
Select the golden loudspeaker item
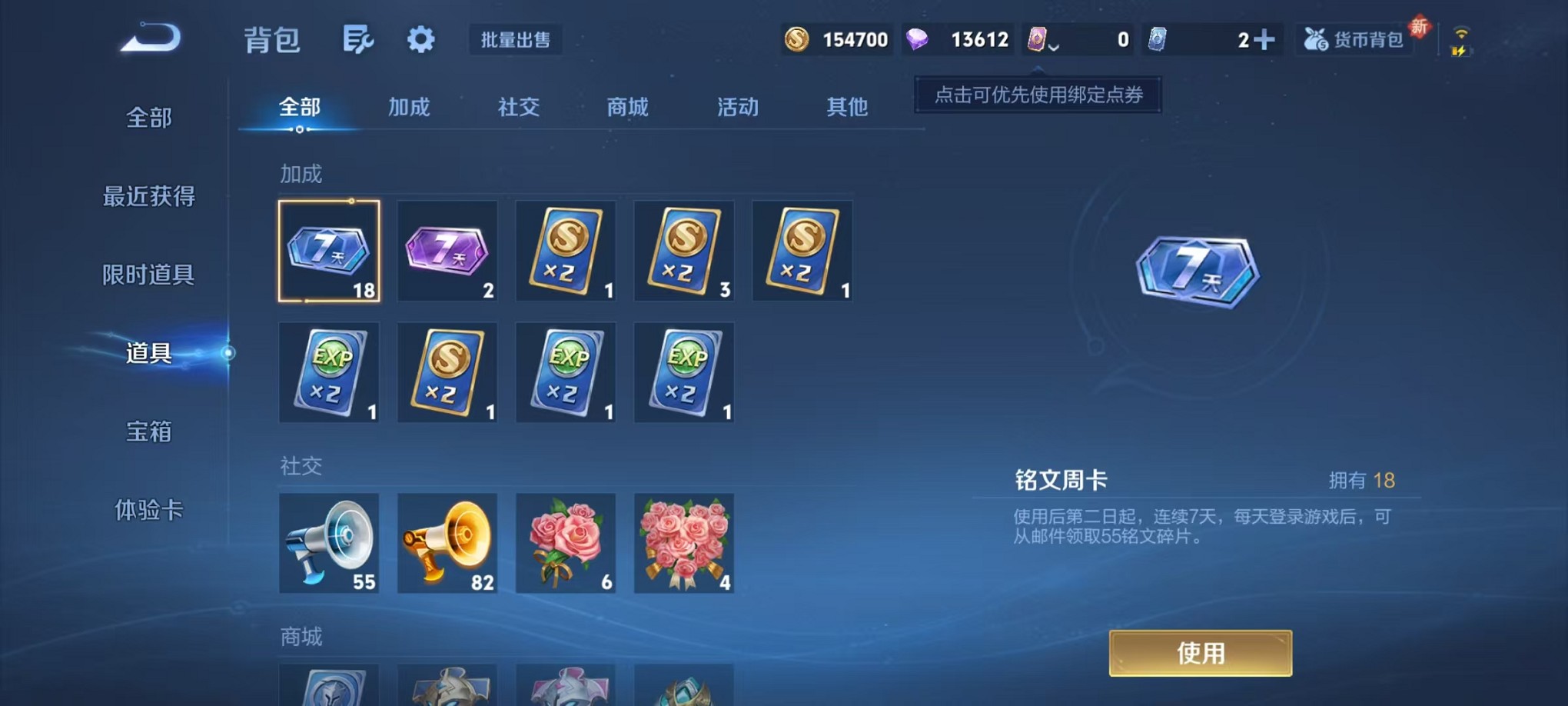click(447, 543)
